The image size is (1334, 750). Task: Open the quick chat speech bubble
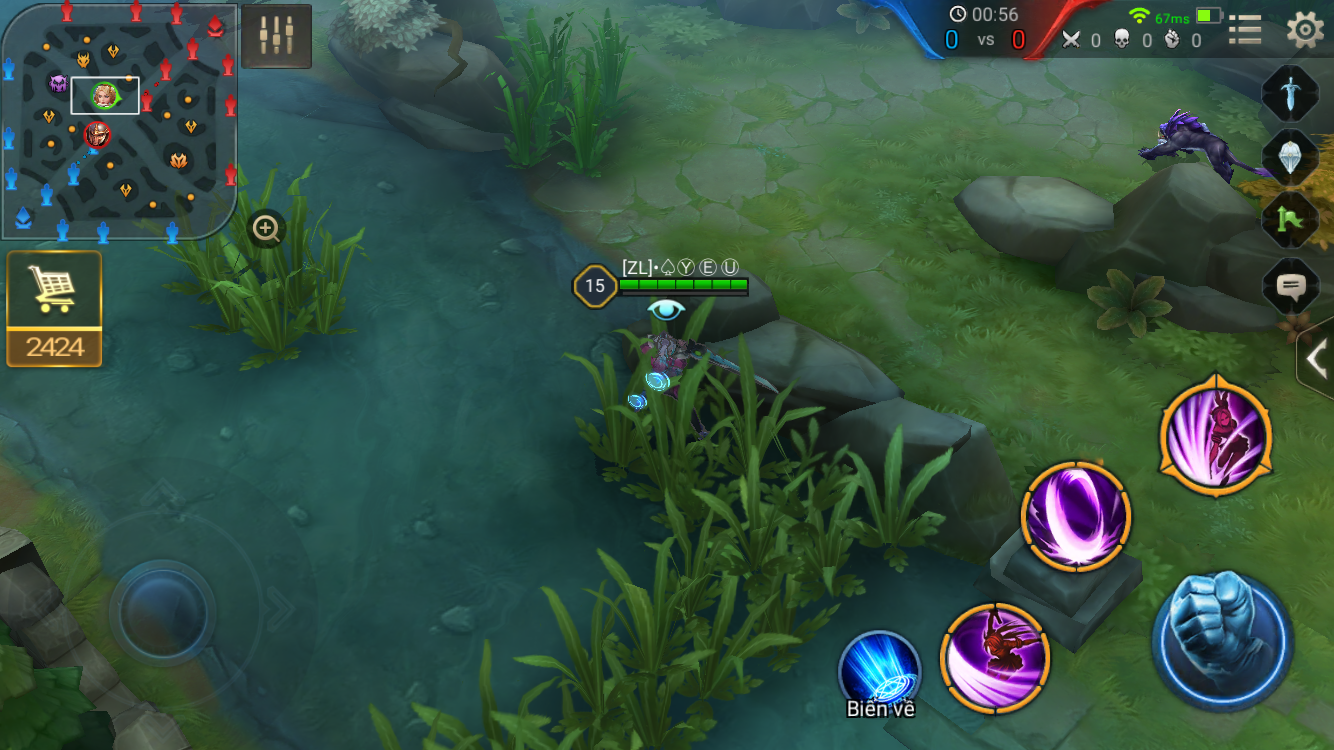pyautogui.click(x=1290, y=288)
